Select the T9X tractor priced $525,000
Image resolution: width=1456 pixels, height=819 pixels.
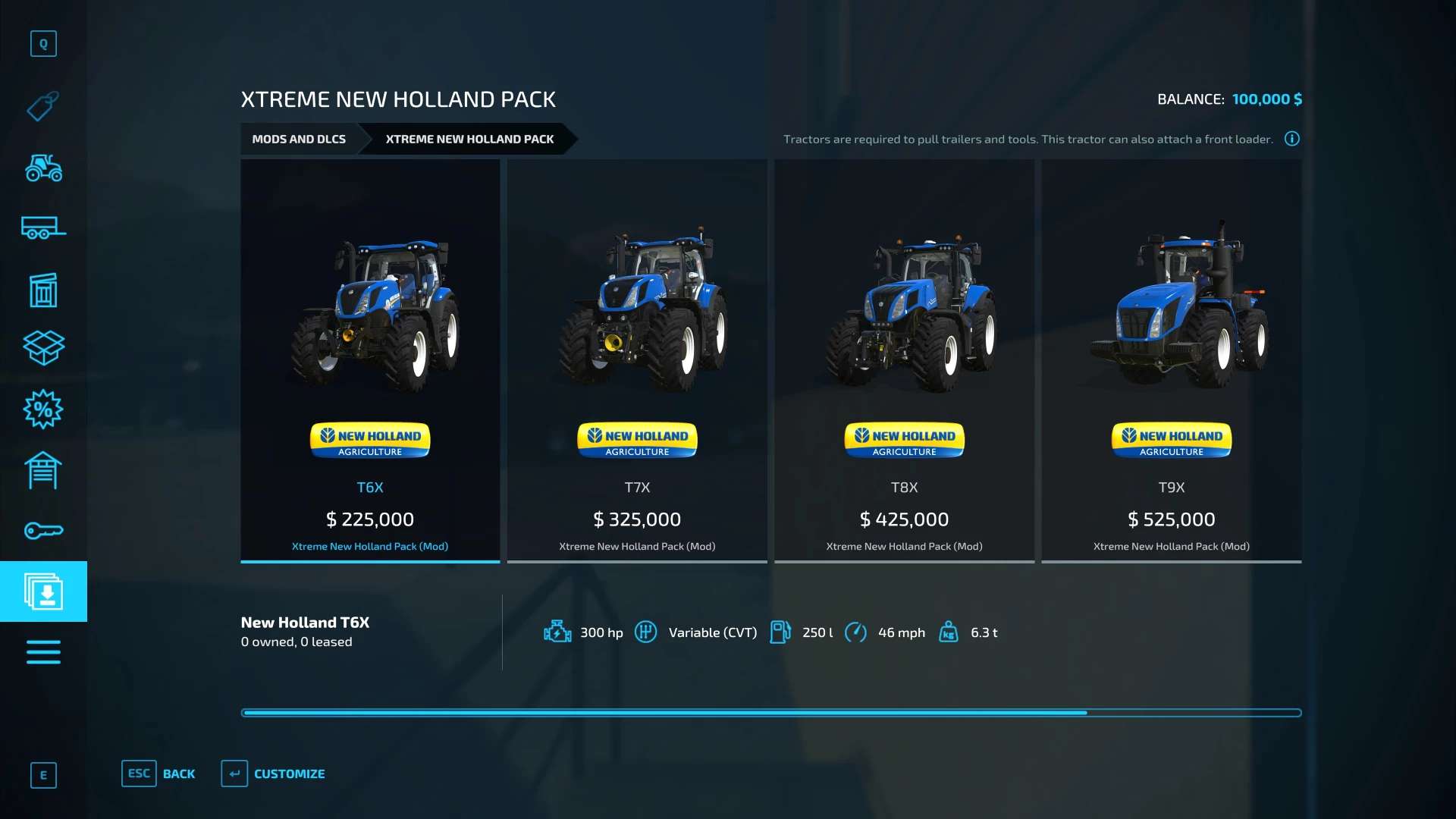coord(1171,360)
